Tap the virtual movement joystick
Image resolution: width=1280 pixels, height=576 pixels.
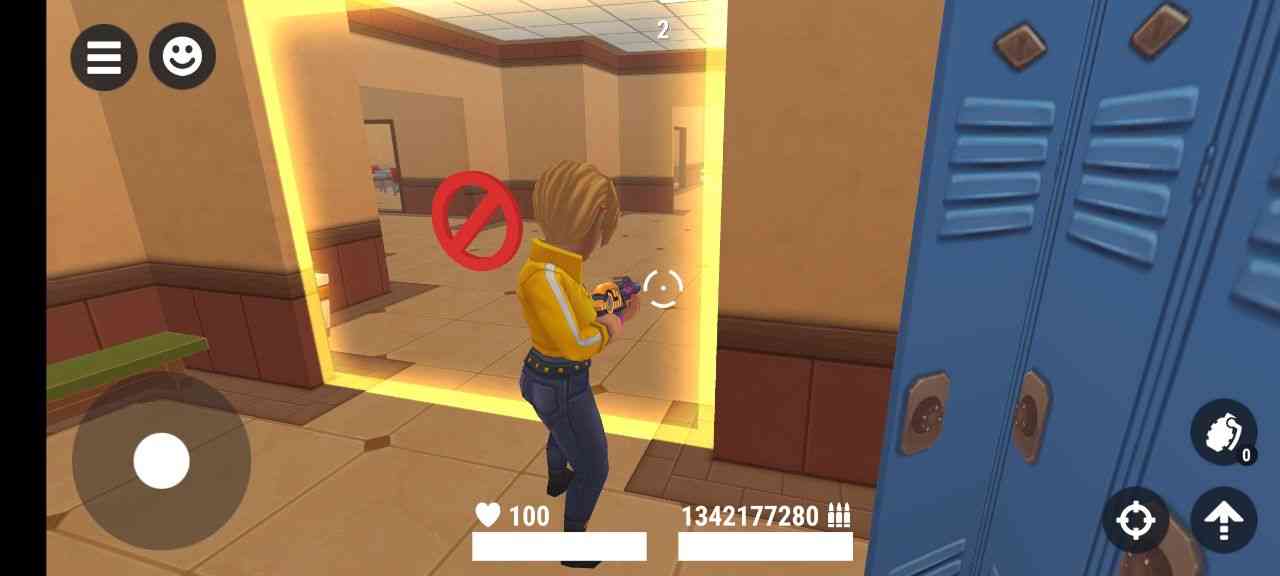161,461
